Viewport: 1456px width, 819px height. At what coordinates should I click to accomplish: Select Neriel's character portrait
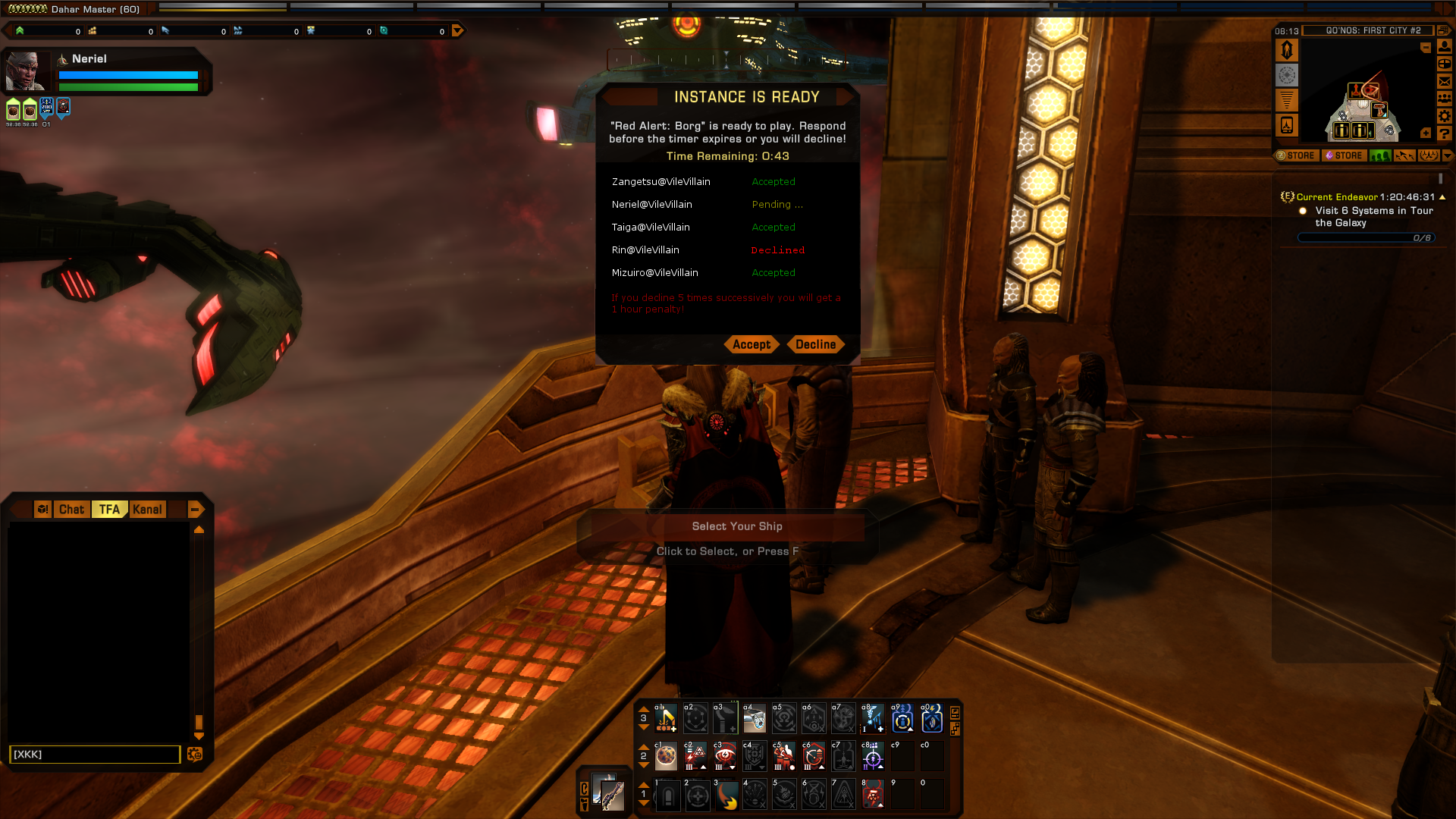tap(25, 72)
